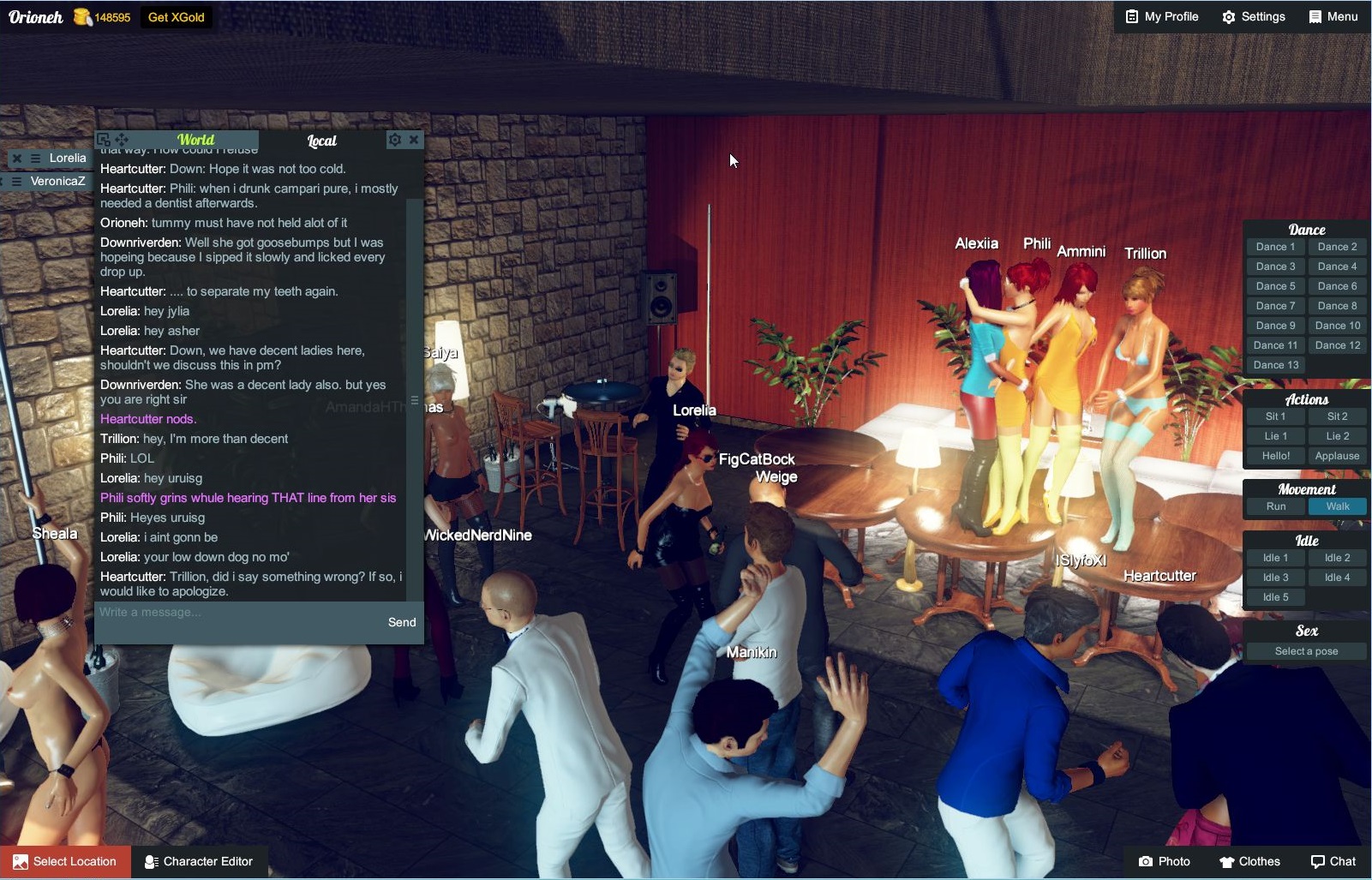Click the XGold coin stack icon
The width and height of the screenshot is (1372, 880).
click(82, 16)
